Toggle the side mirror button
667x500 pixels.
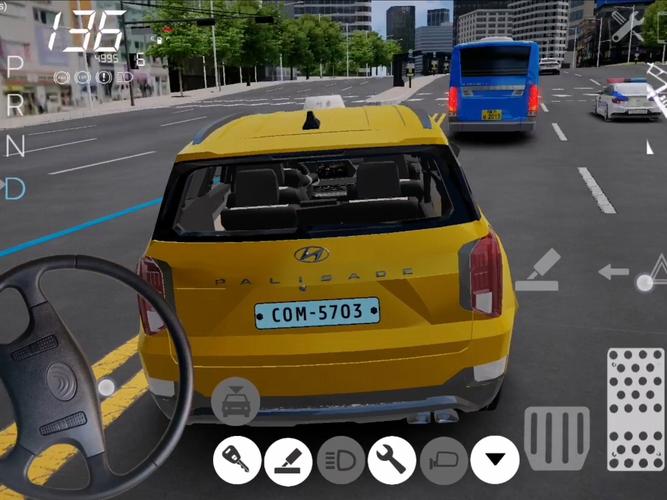(444, 460)
